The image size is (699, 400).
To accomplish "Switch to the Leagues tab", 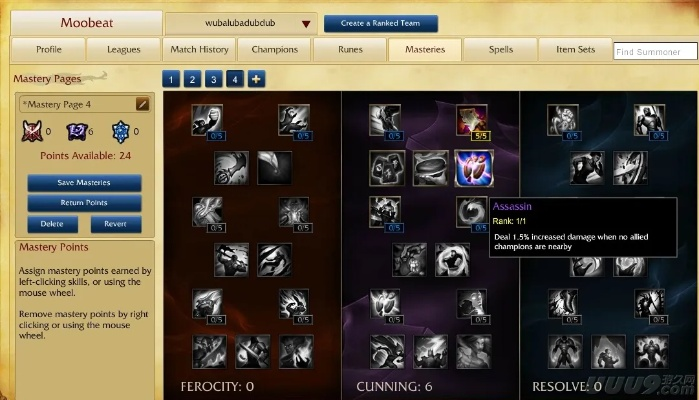I will pyautogui.click(x=123, y=49).
